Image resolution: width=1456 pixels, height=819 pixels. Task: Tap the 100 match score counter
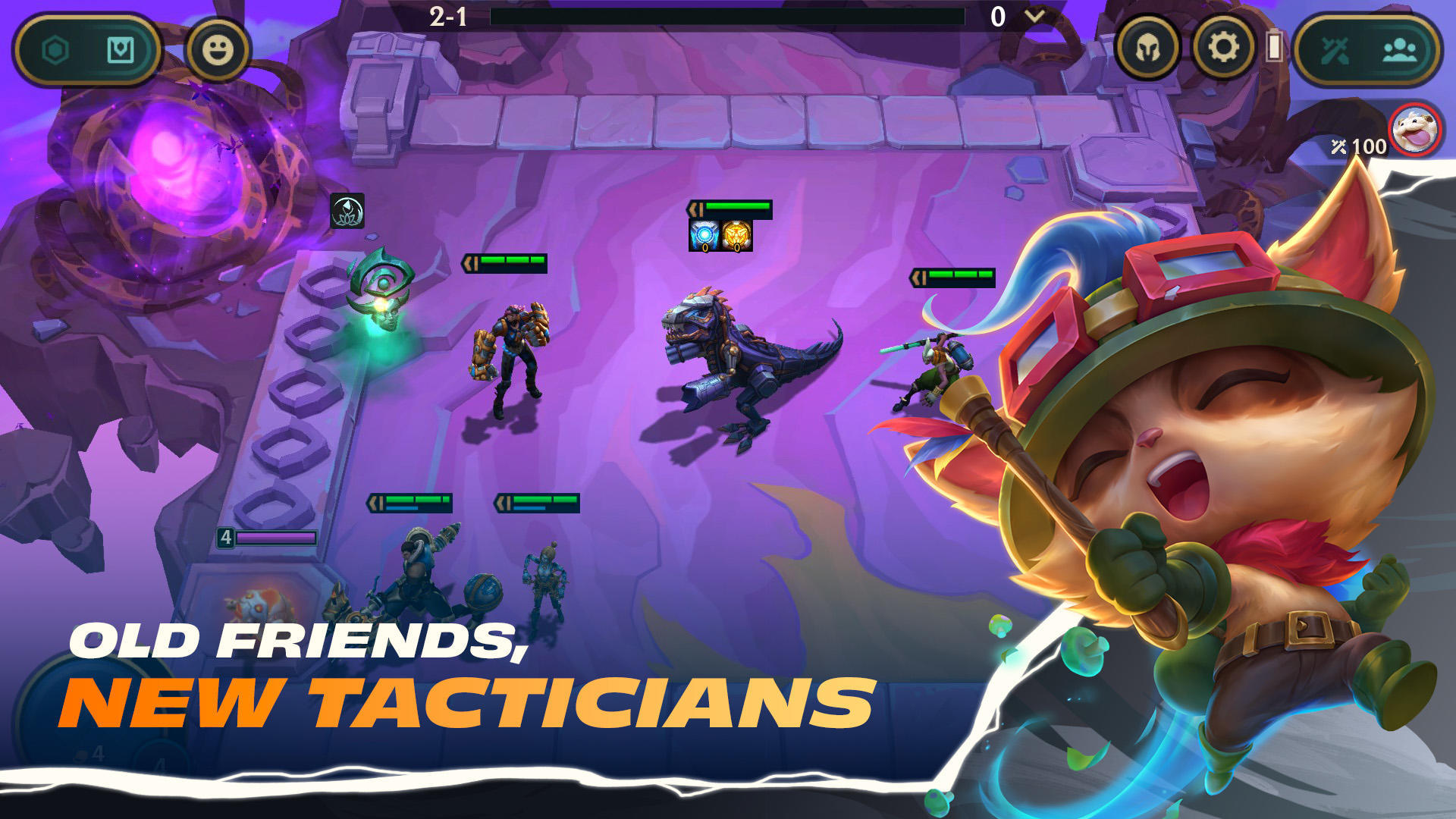click(x=1358, y=146)
